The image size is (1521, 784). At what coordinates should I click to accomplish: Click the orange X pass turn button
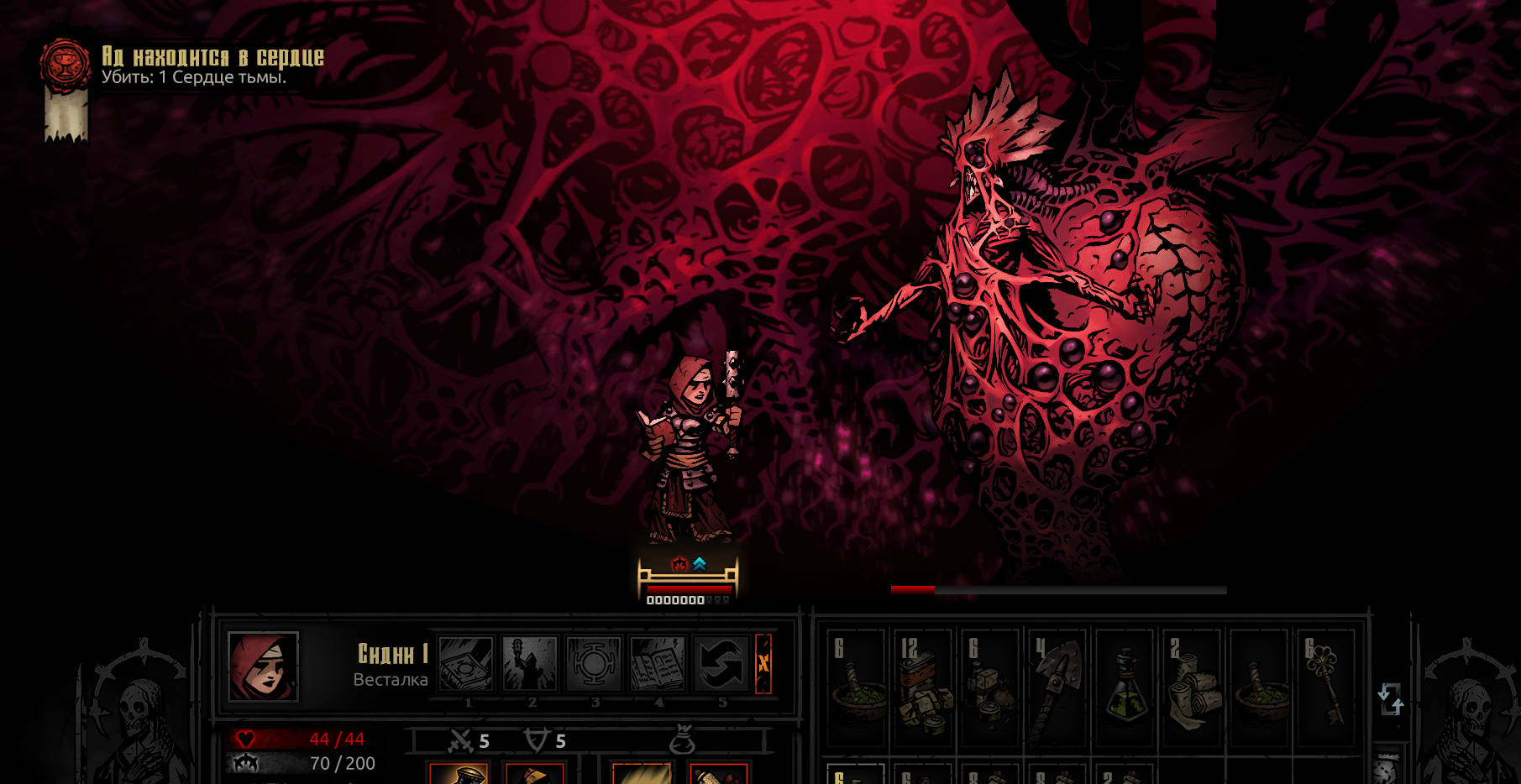(x=763, y=663)
